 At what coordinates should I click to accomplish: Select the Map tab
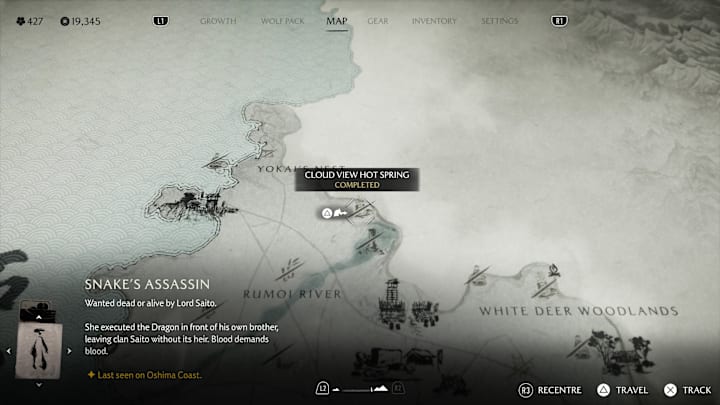tap(337, 20)
